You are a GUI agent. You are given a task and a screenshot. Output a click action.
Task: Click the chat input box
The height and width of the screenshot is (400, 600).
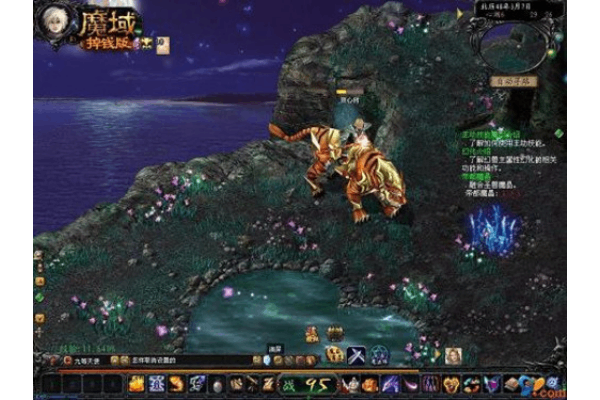coord(190,359)
